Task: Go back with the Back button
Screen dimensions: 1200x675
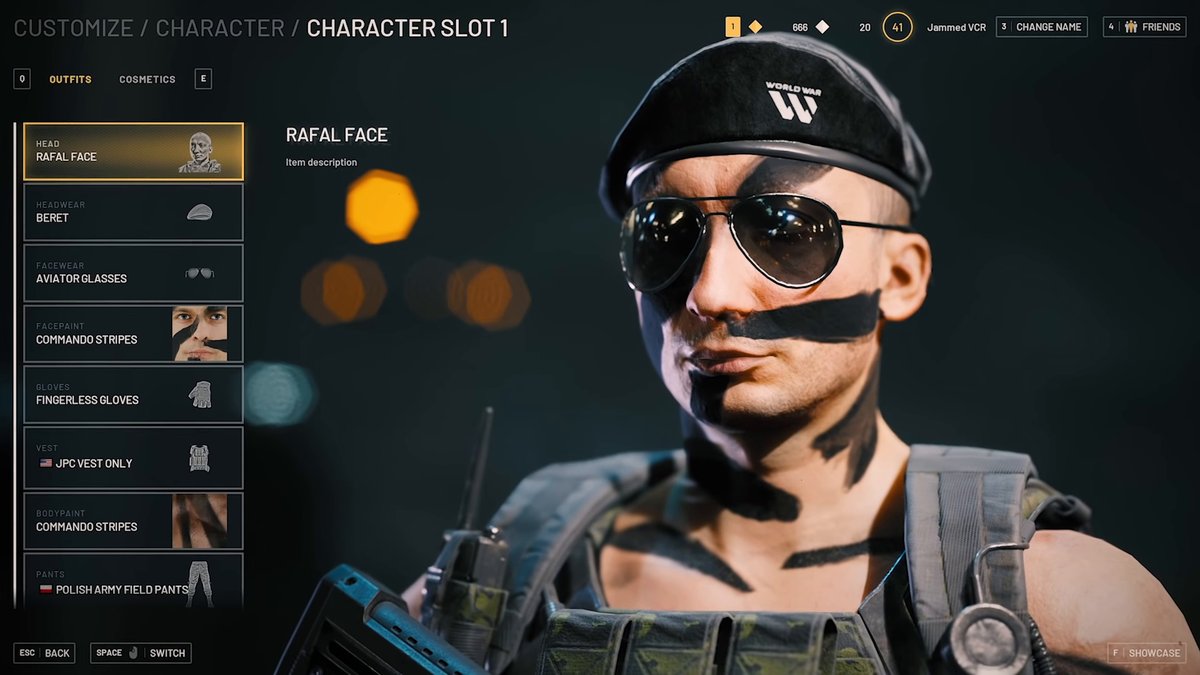Action: (45, 653)
